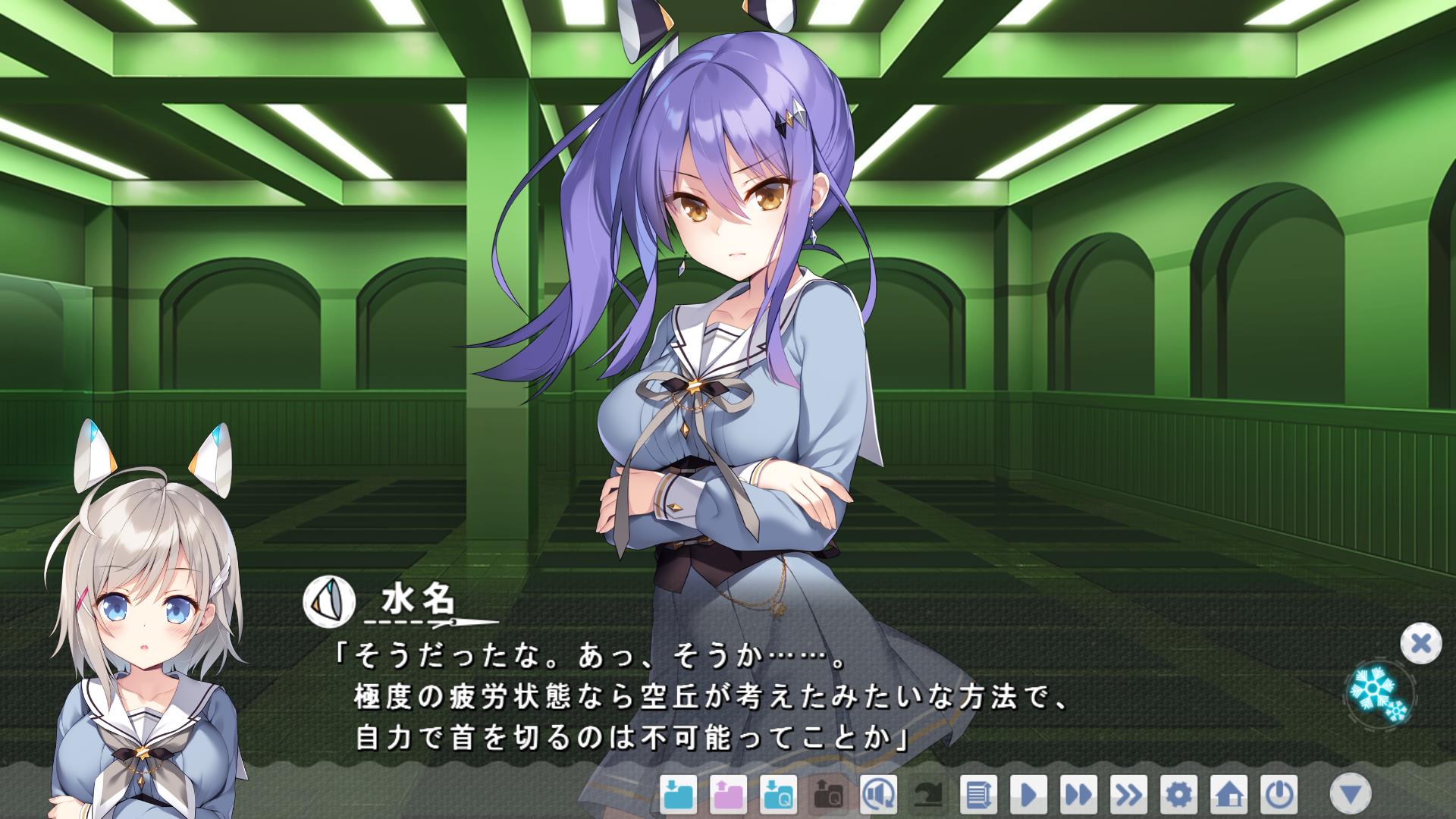This screenshot has width=1456, height=819.
Task: Quick save with the blue Q folder
Action: [x=778, y=795]
